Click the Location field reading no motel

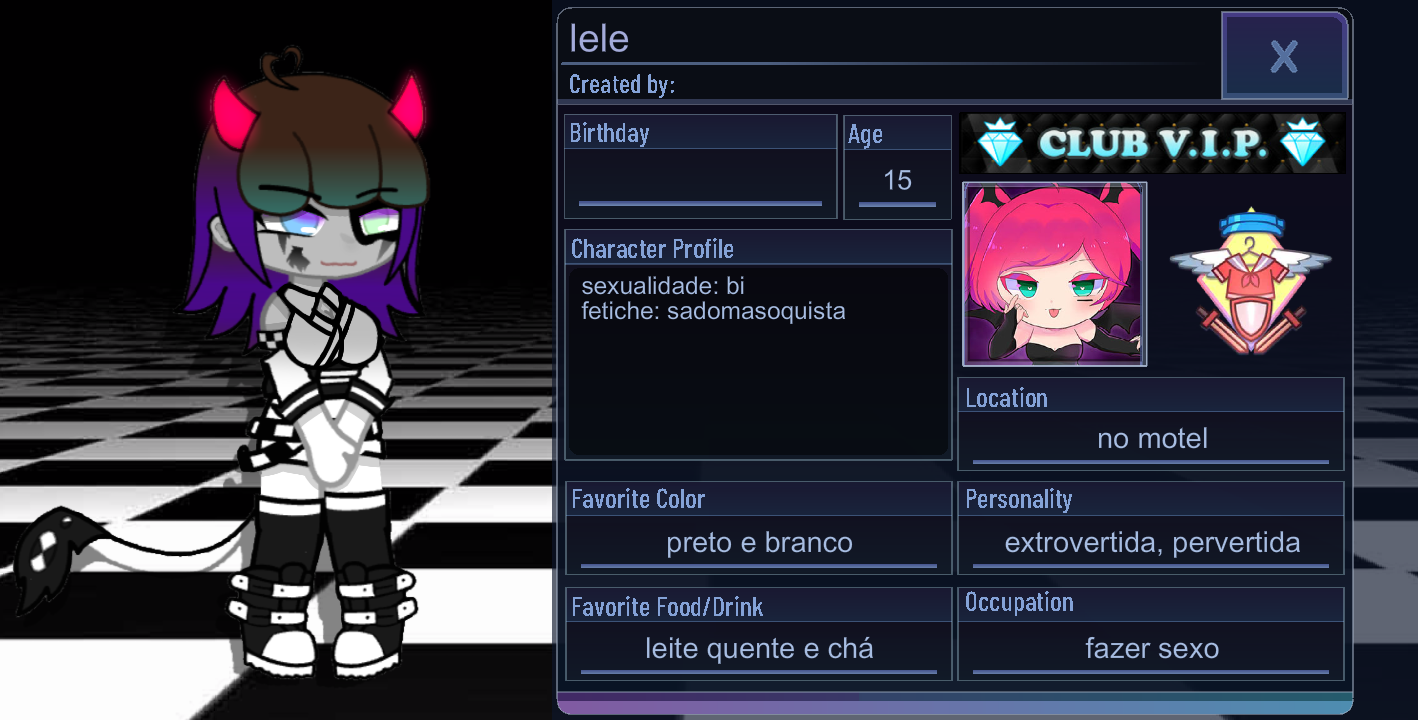(1149, 438)
